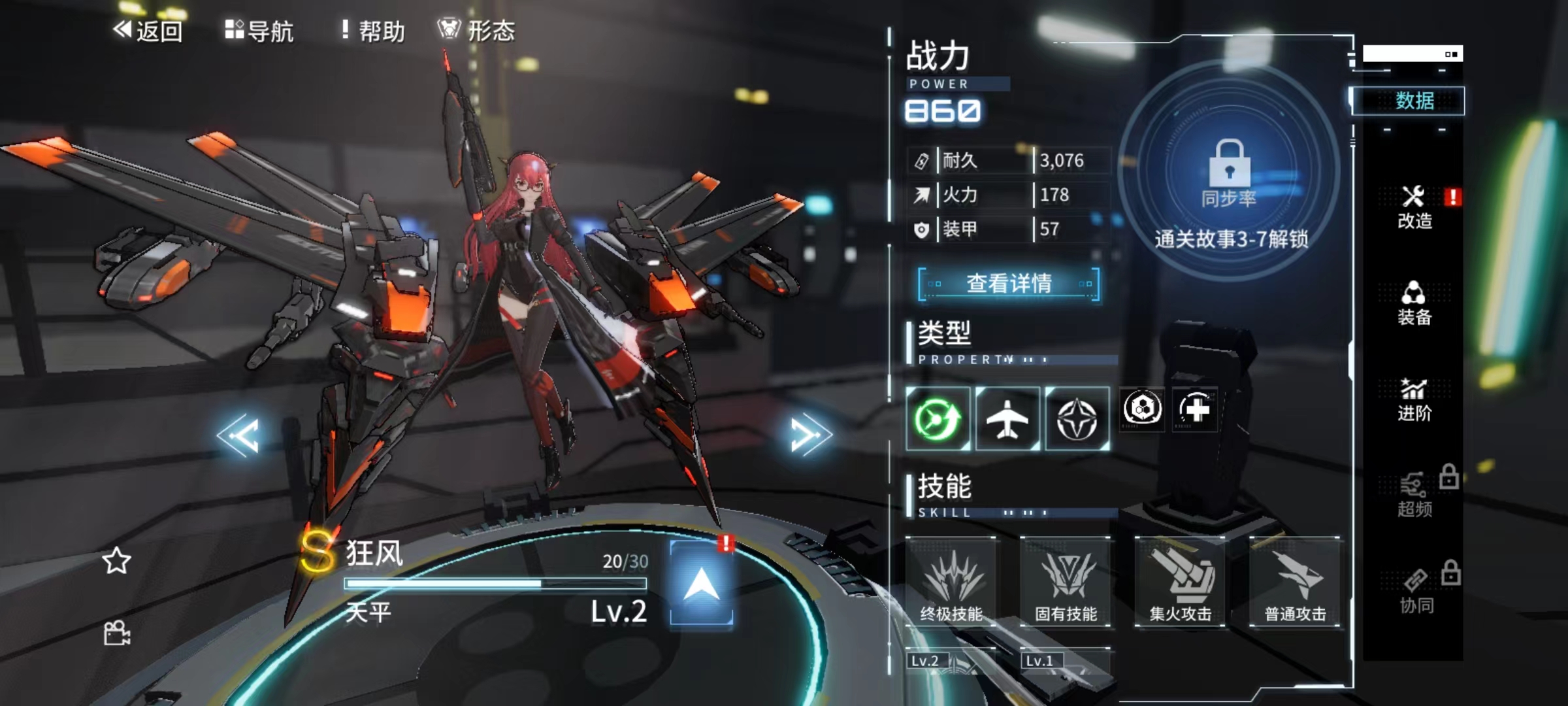Open the 进阶 advancement tab

tap(1414, 399)
